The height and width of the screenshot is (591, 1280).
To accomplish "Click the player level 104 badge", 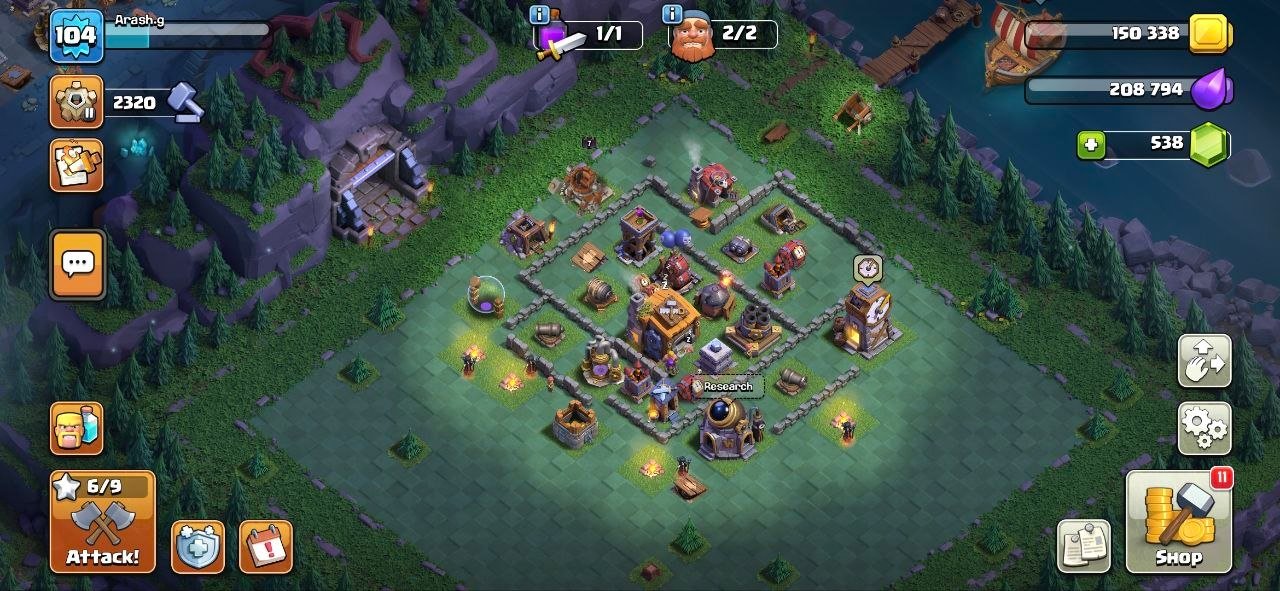I will tap(76, 36).
